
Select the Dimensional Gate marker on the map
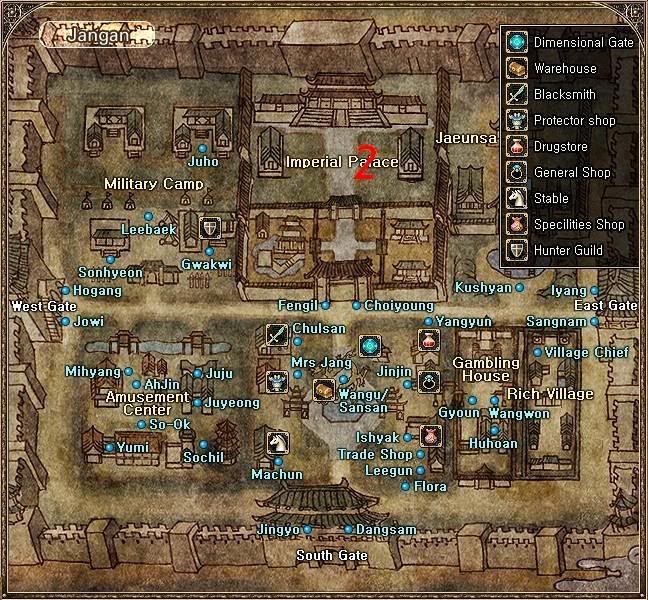point(370,346)
